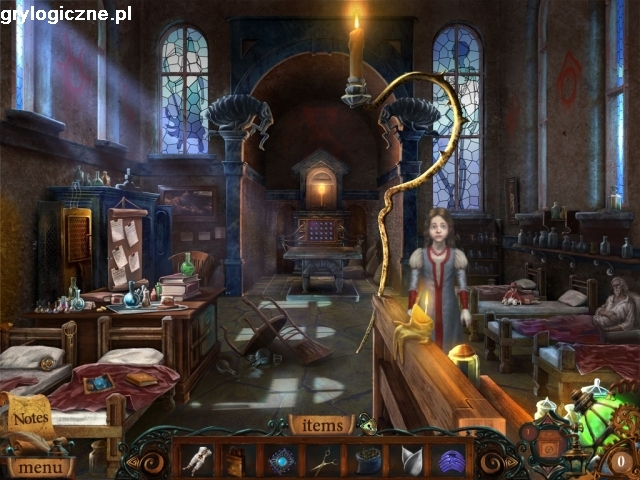The width and height of the screenshot is (640, 480).
Task: Click the items panel label
Action: 321,425
